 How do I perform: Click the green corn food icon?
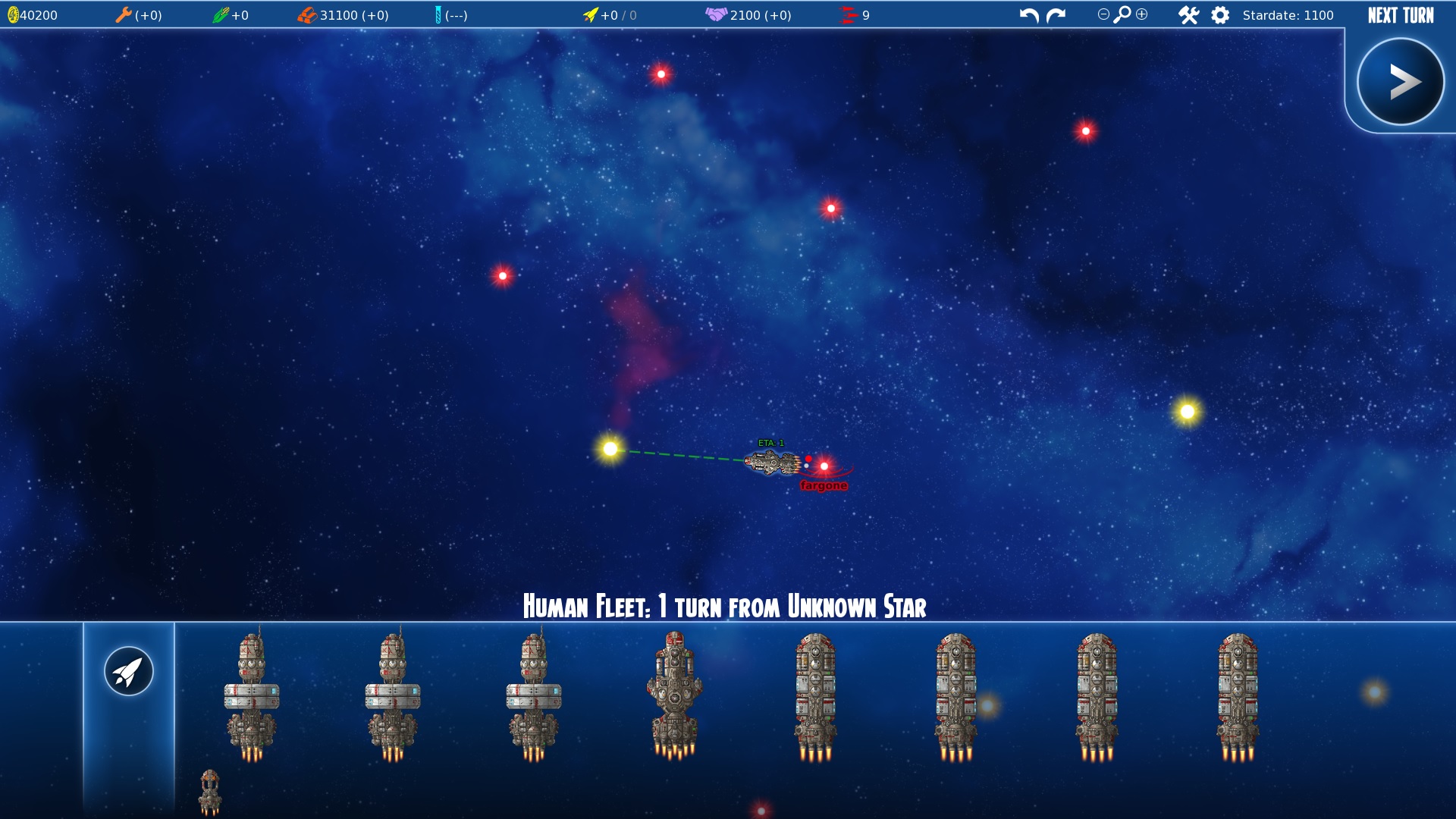point(220,15)
